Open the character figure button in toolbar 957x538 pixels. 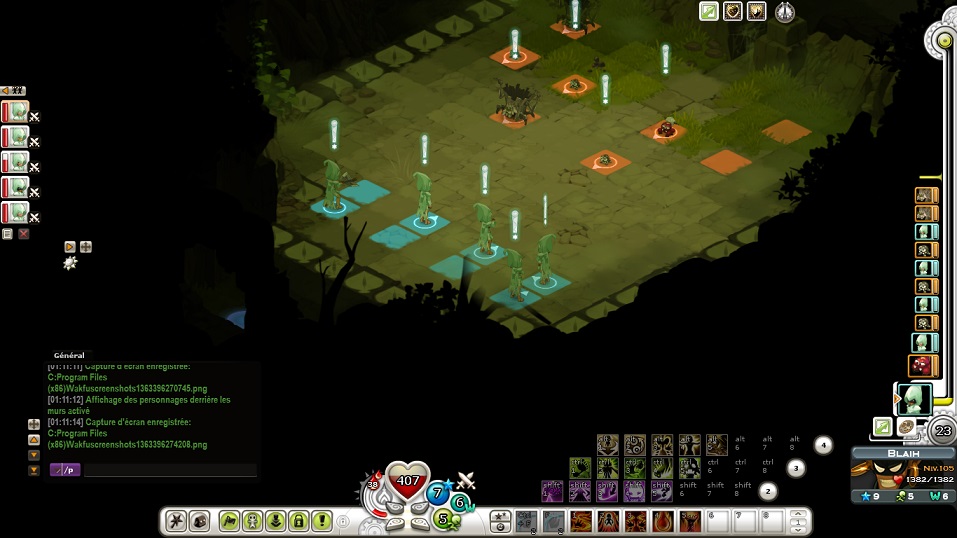tap(252, 521)
